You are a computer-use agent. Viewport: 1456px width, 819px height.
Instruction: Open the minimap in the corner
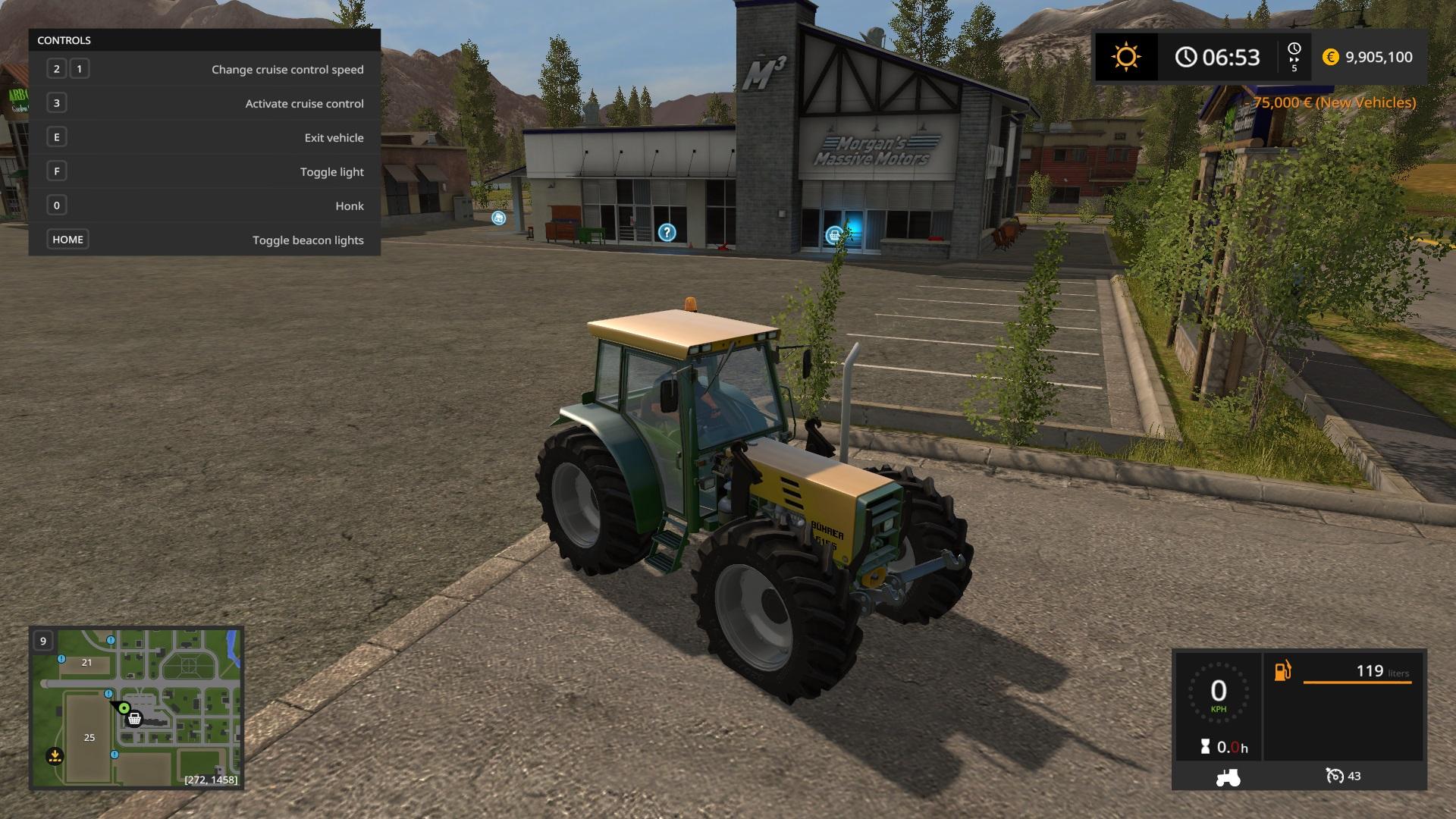pos(136,708)
